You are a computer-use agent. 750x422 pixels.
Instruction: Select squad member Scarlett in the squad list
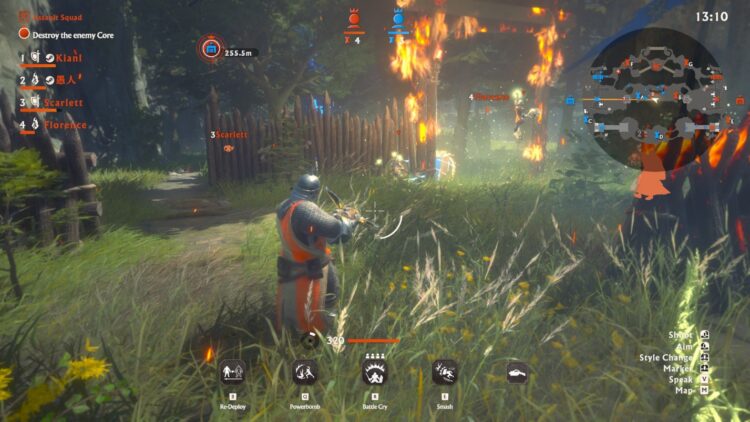point(62,102)
